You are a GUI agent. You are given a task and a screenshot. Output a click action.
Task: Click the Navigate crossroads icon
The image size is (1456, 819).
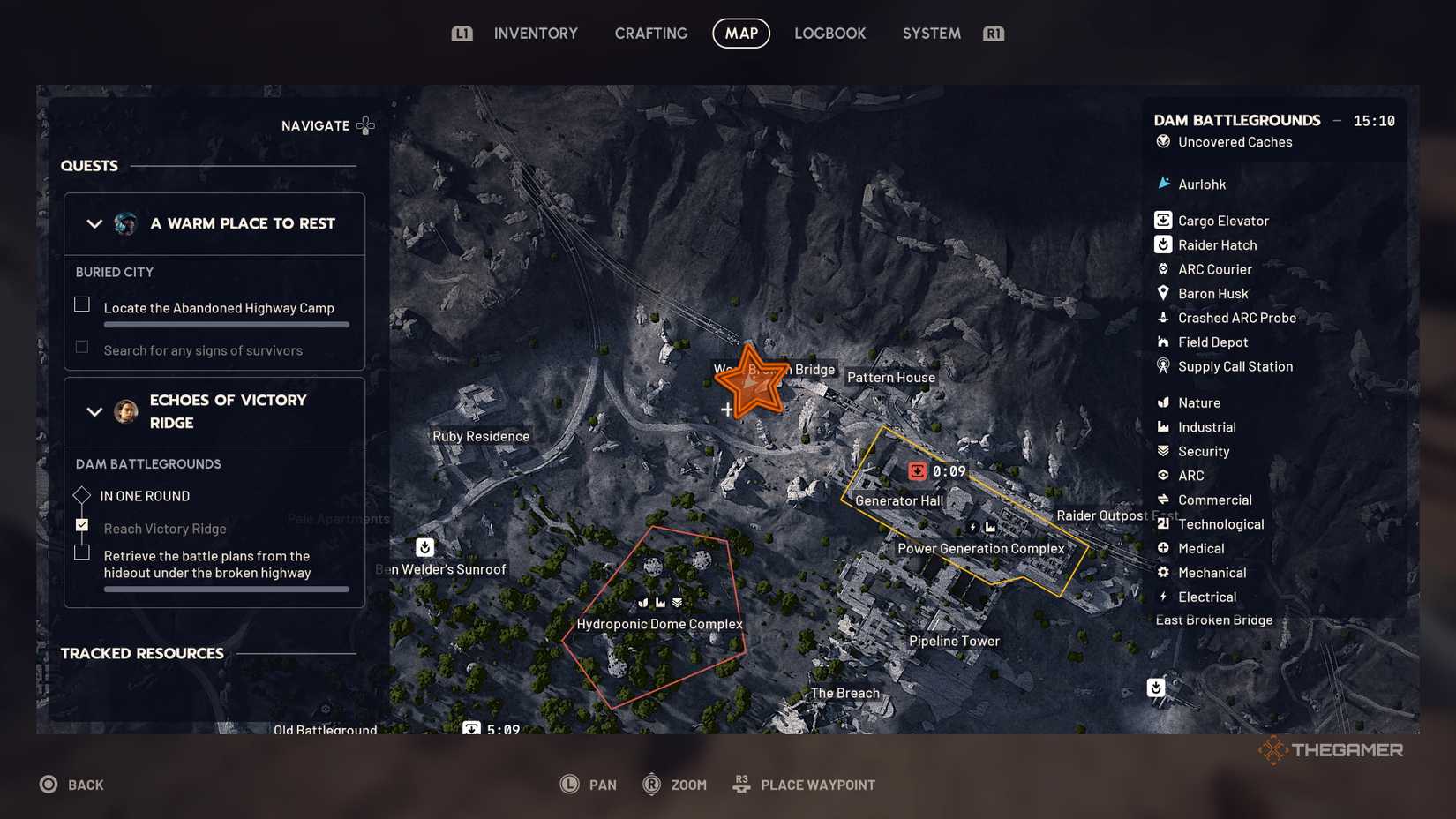(365, 125)
